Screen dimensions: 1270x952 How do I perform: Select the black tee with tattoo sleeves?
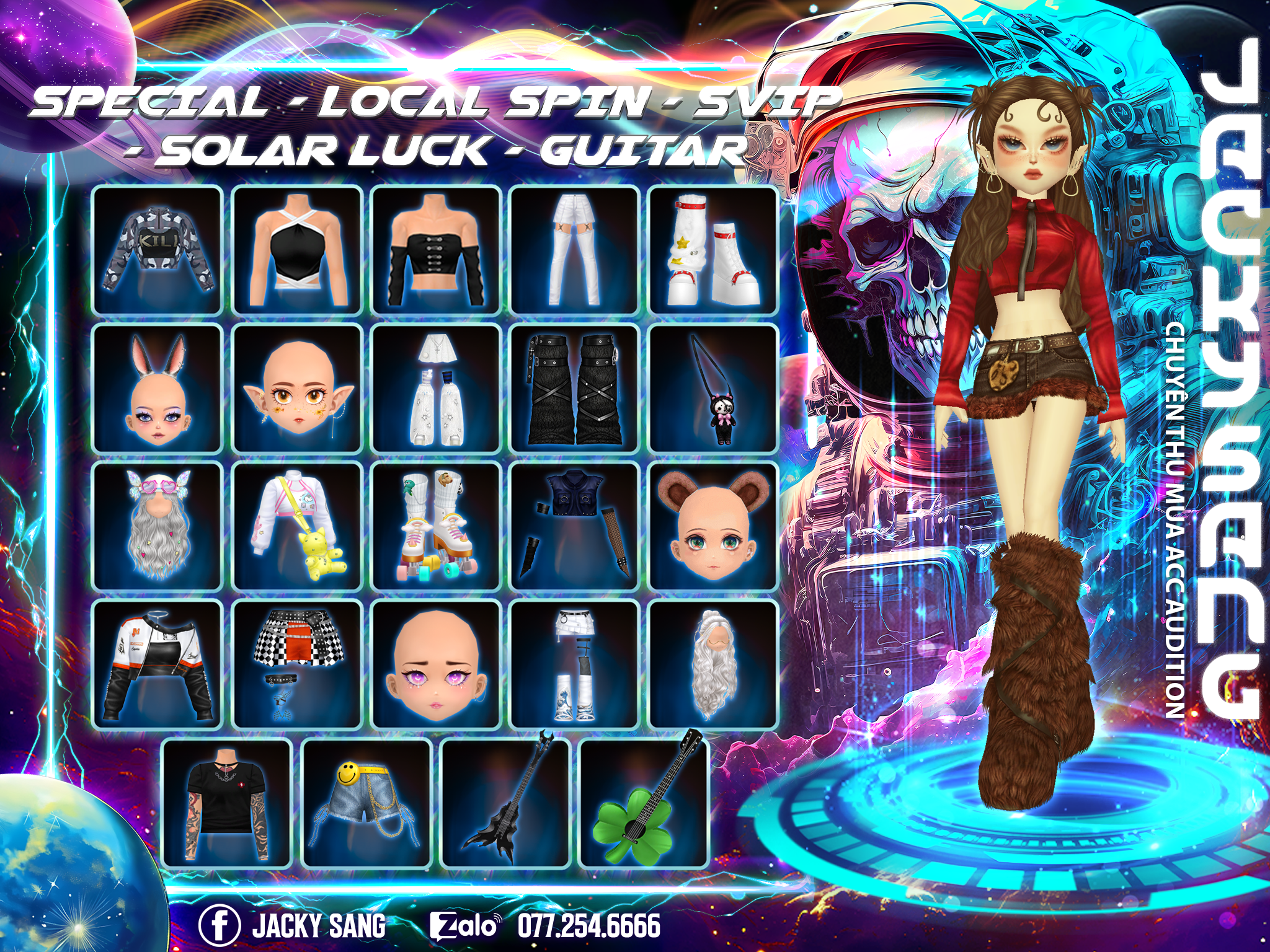click(227, 803)
